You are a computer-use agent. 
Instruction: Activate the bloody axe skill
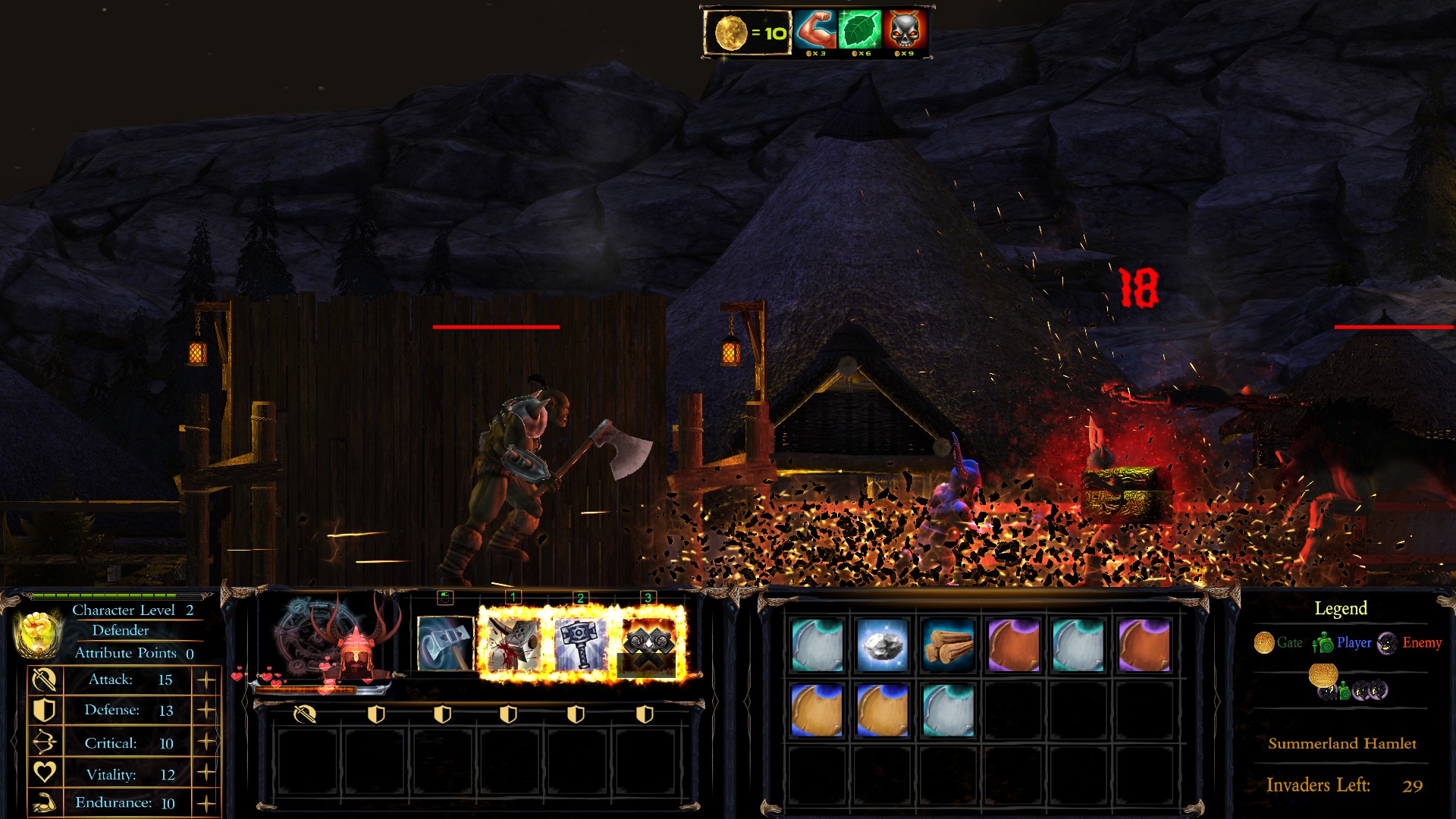tap(513, 644)
